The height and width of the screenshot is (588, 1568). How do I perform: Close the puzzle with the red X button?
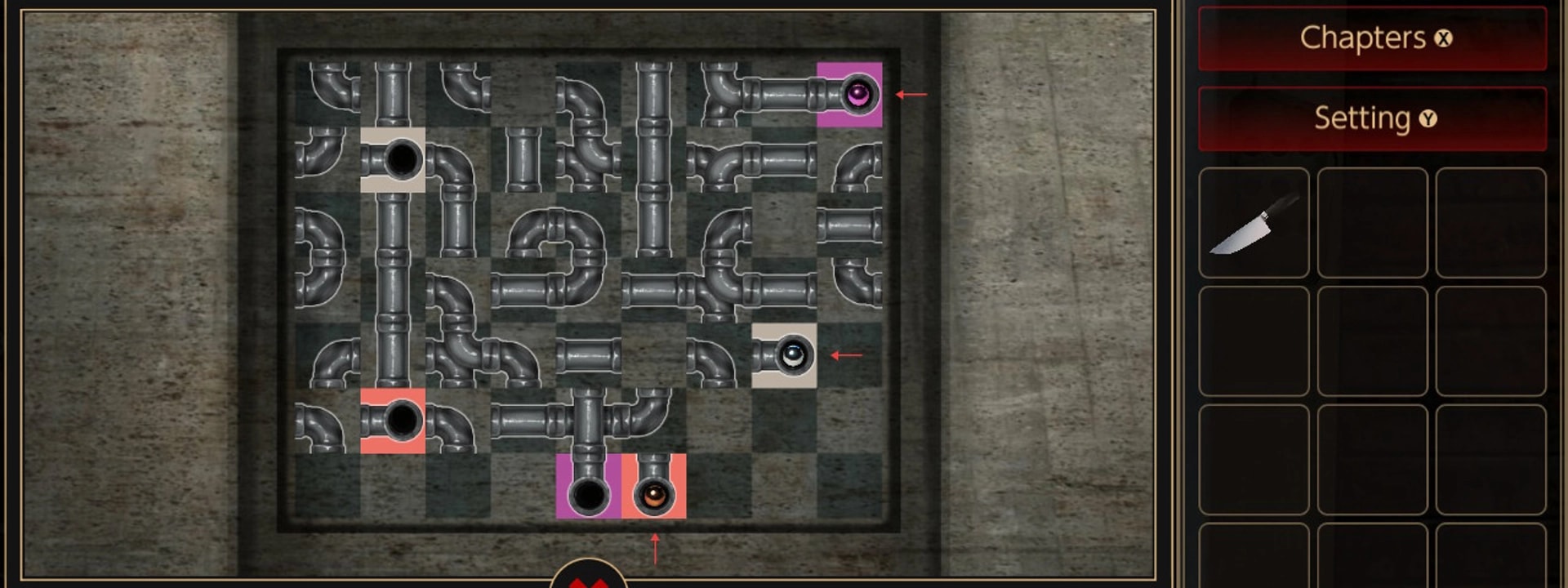tap(588, 577)
